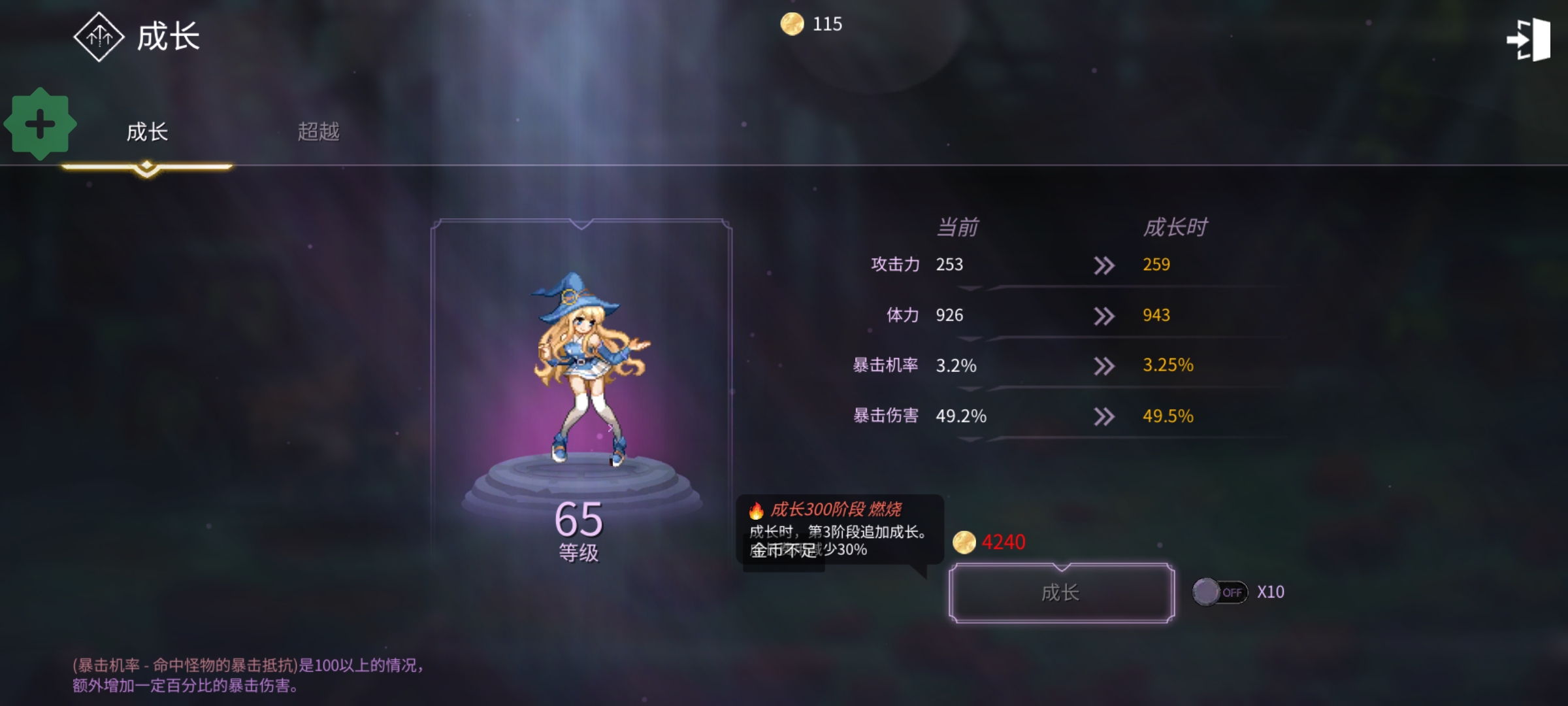Expand the 暴击机率 stat via its chevron

(1104, 366)
